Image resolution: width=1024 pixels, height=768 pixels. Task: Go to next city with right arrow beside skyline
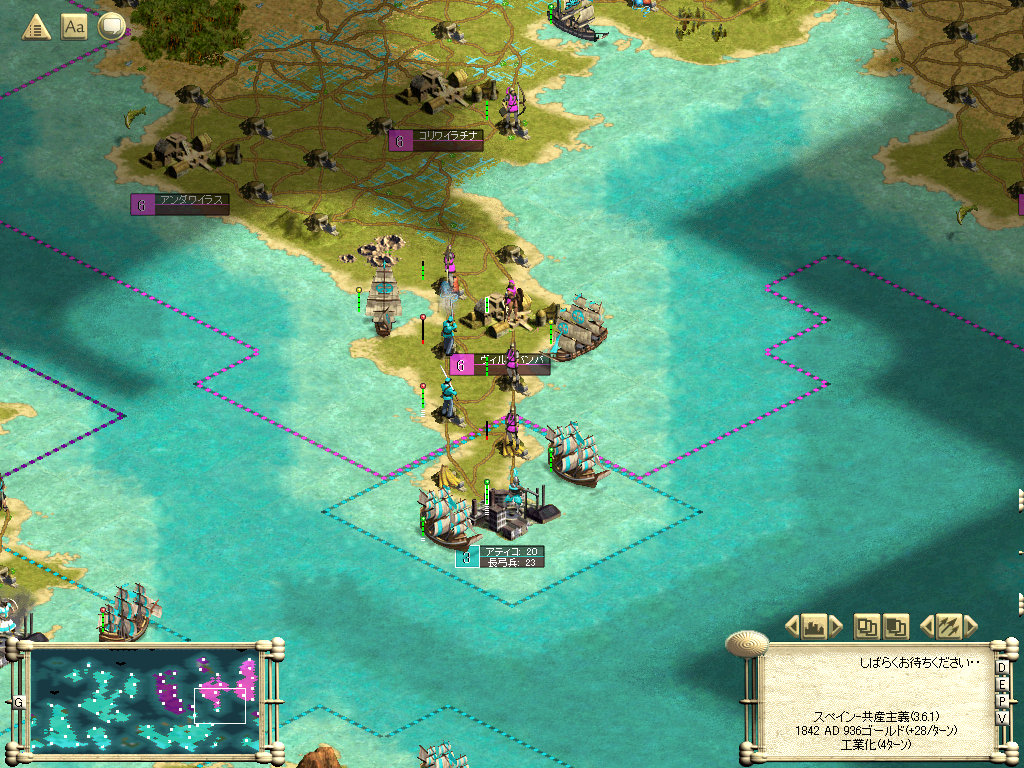836,627
